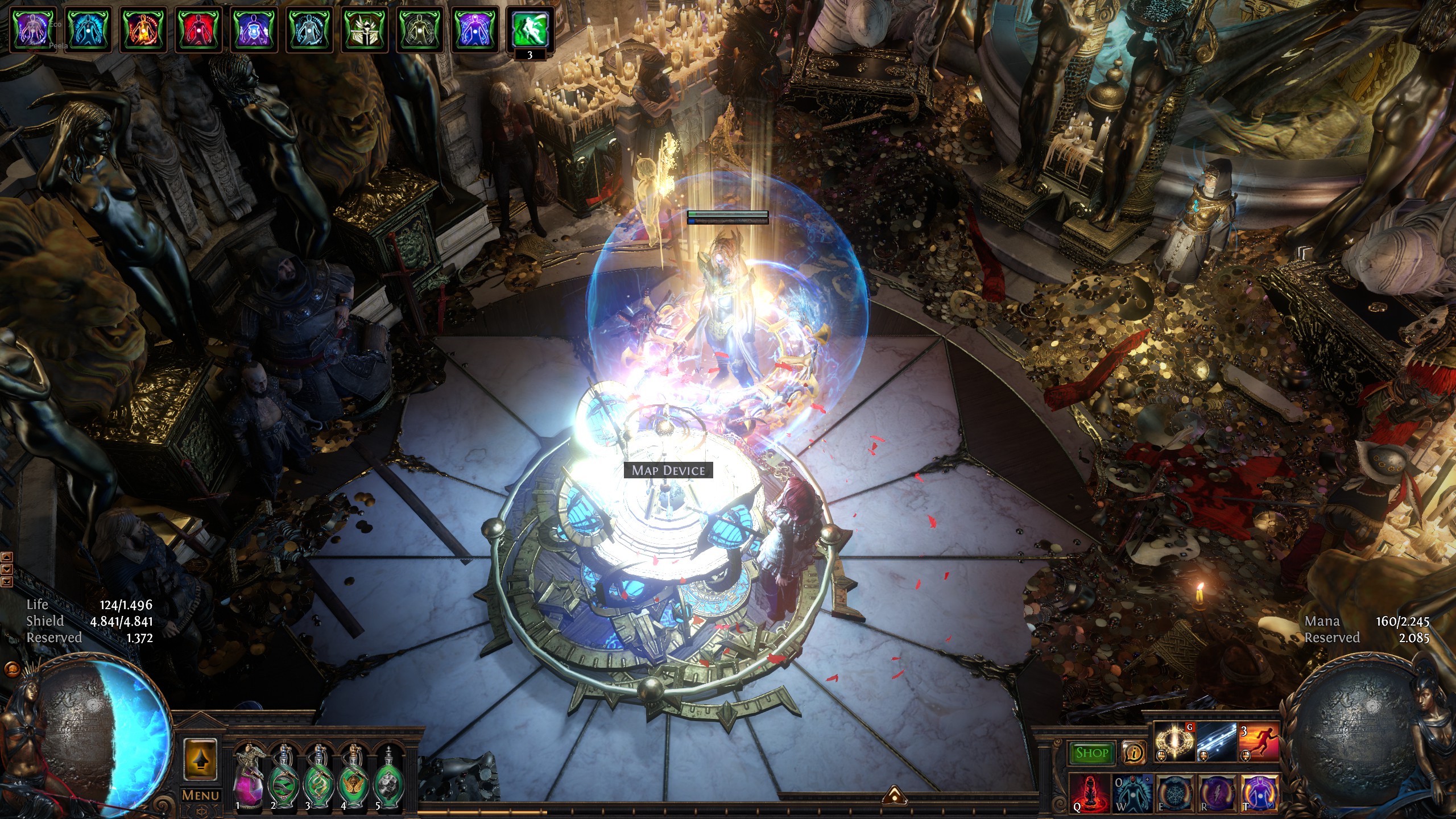
Task: Open the green Shop button
Action: click(1091, 753)
